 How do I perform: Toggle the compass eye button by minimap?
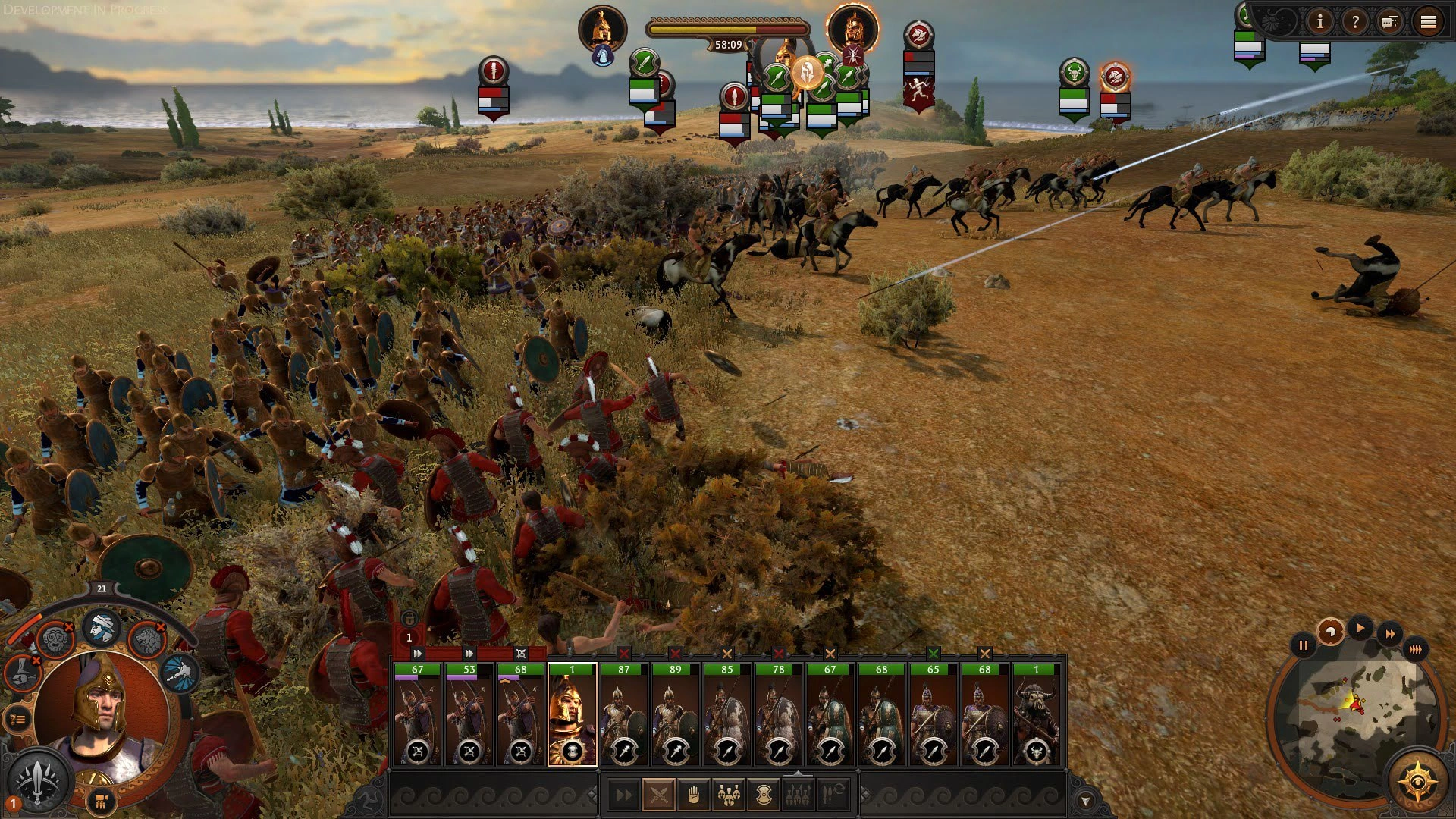[1417, 781]
